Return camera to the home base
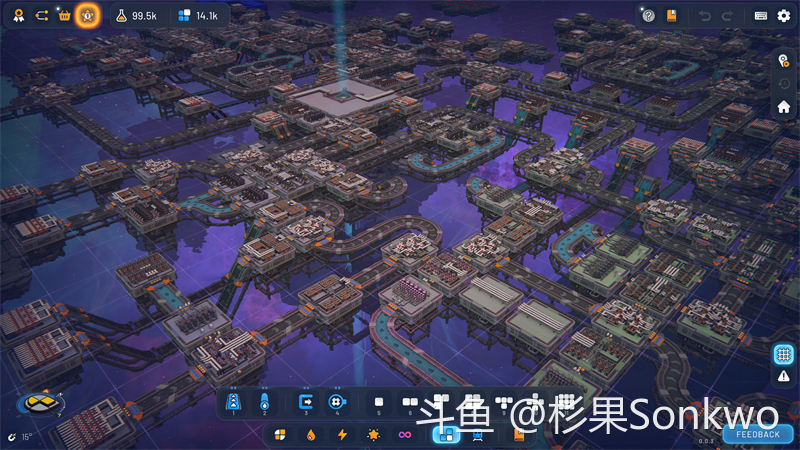Image resolution: width=800 pixels, height=450 pixels. click(784, 106)
